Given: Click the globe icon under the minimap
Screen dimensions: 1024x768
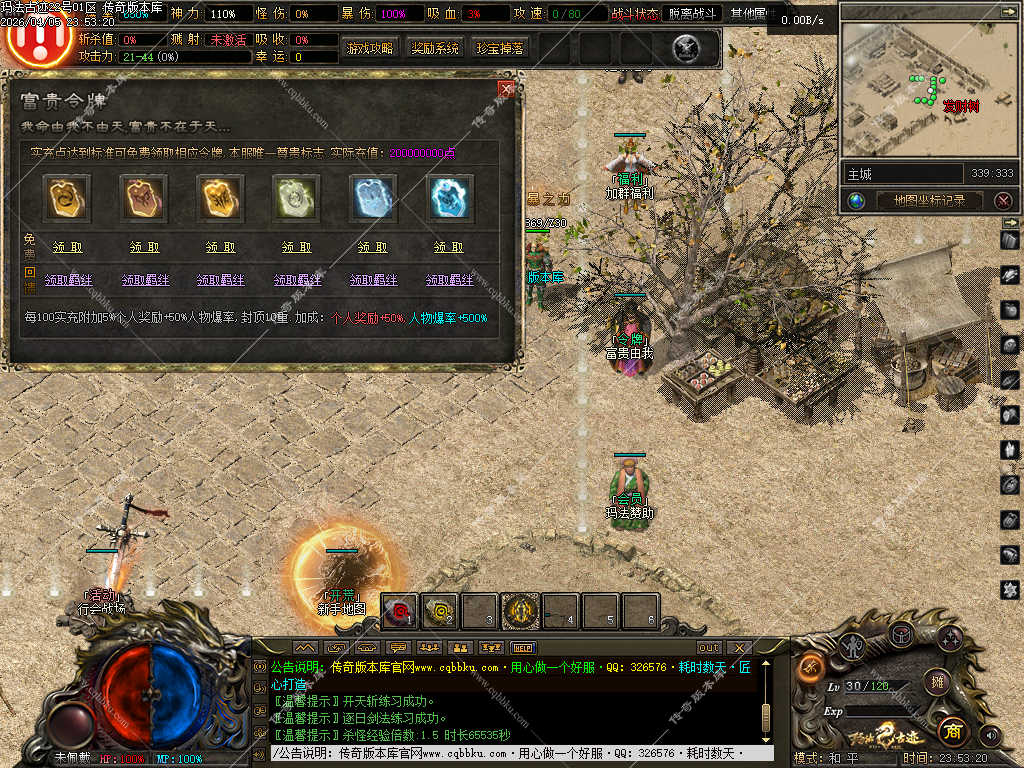Looking at the screenshot, I should tap(856, 200).
